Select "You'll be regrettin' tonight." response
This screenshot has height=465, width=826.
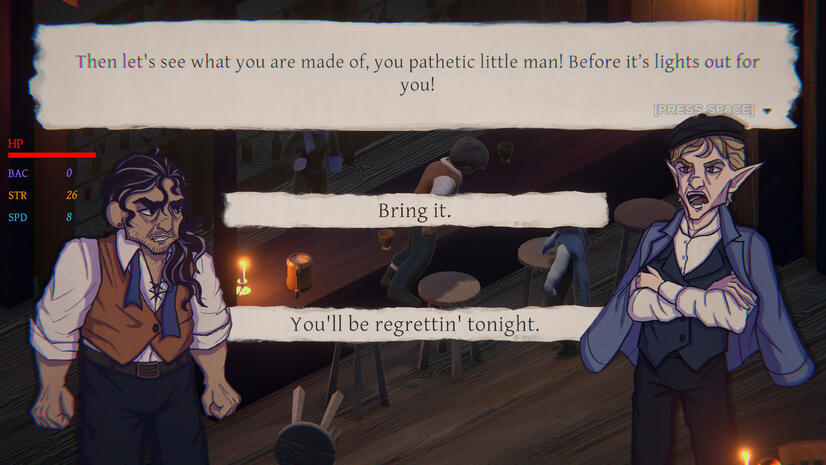[x=414, y=324]
